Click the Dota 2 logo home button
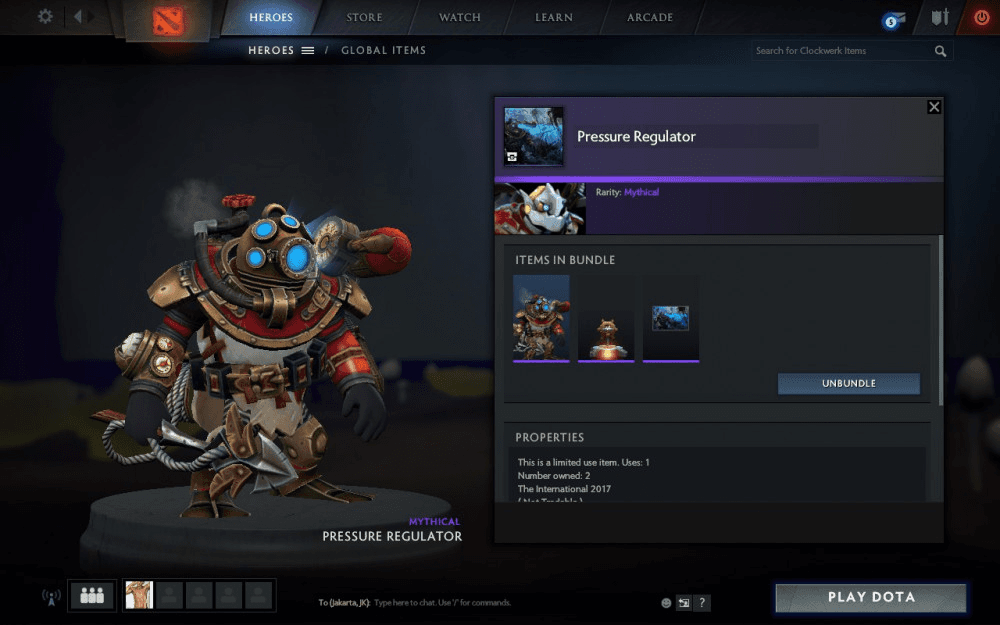The width and height of the screenshot is (1000, 625). click(164, 20)
